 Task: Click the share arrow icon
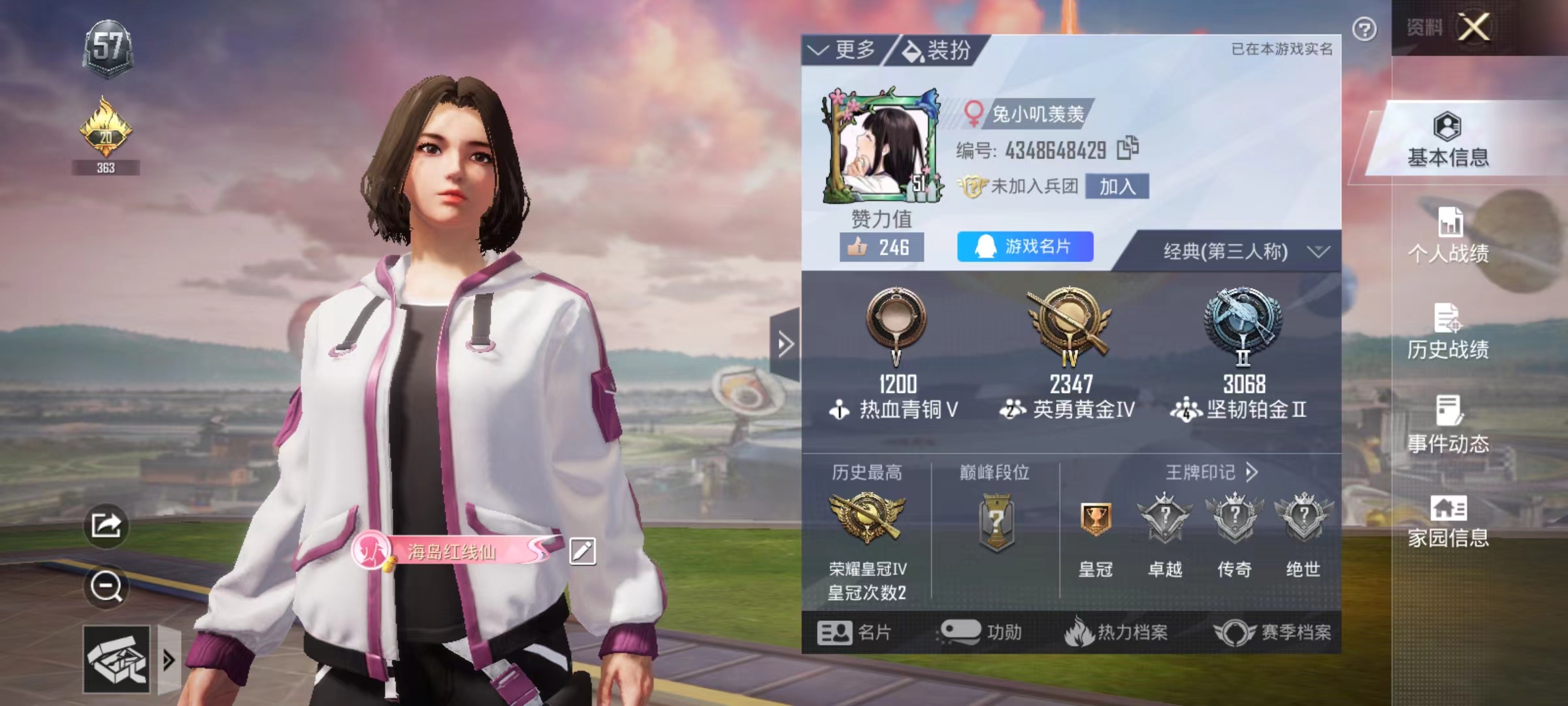click(106, 525)
